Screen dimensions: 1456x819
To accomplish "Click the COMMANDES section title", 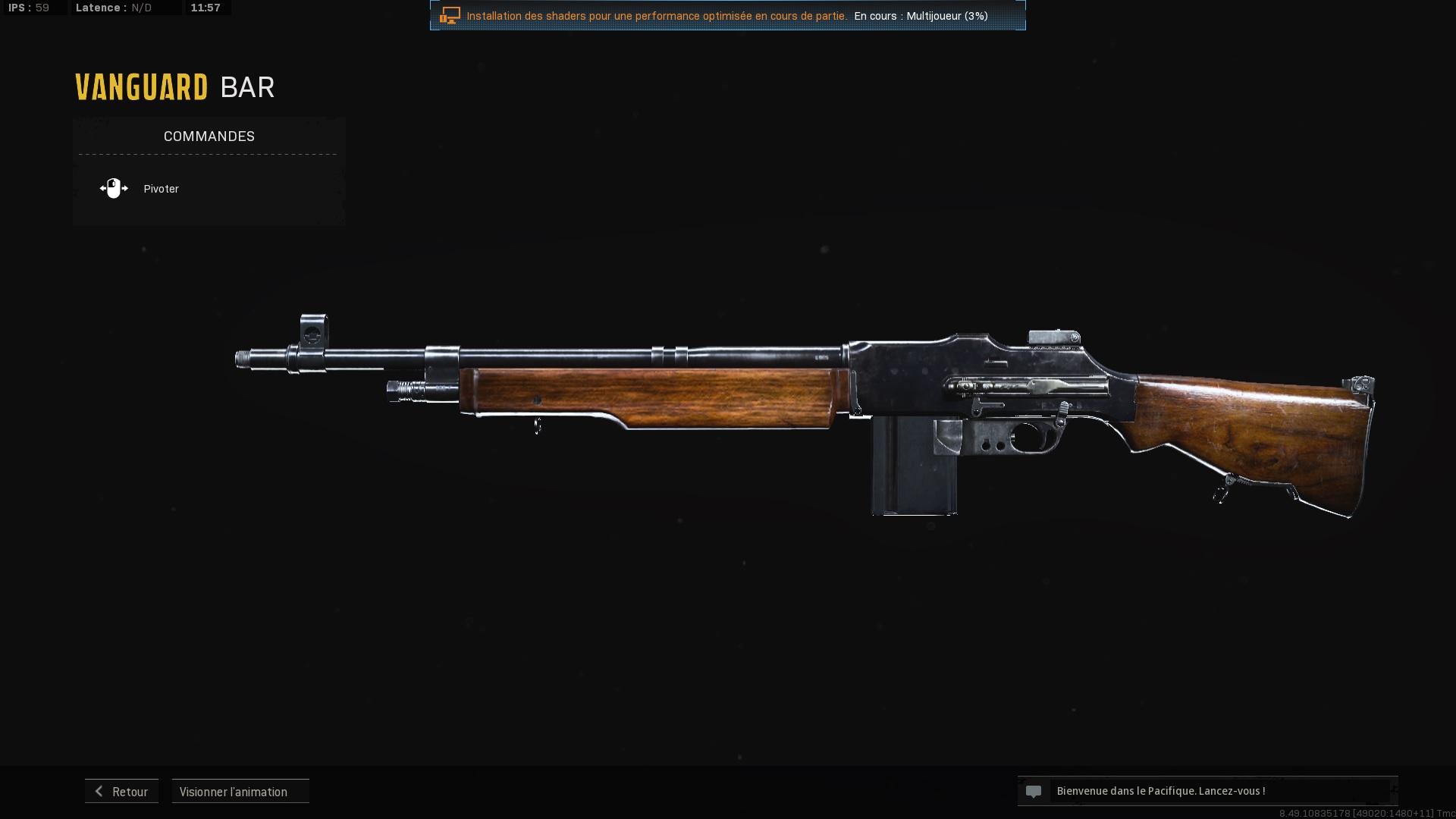I will tap(209, 136).
